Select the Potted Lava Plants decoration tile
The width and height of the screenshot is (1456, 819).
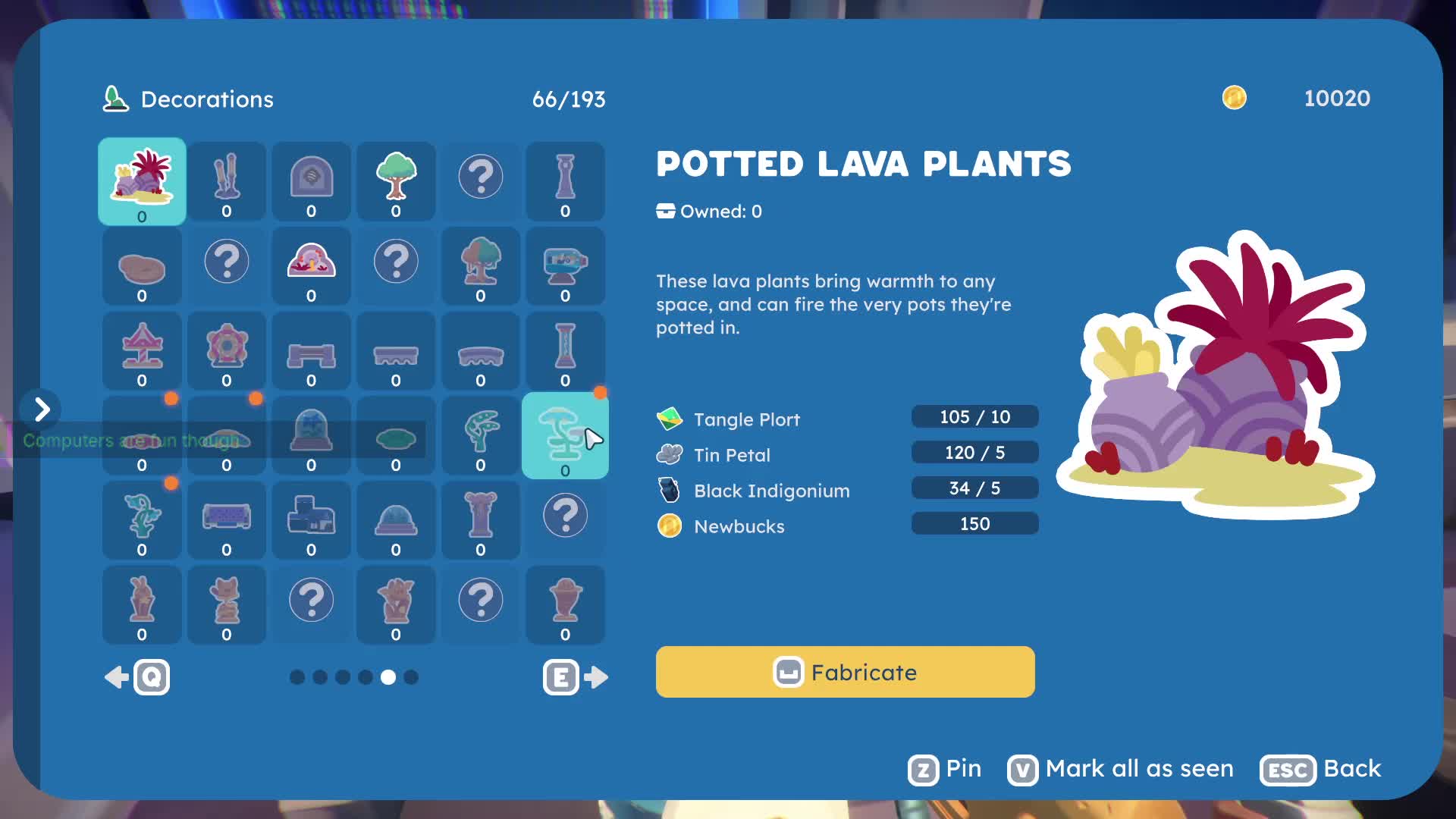pyautogui.click(x=142, y=181)
